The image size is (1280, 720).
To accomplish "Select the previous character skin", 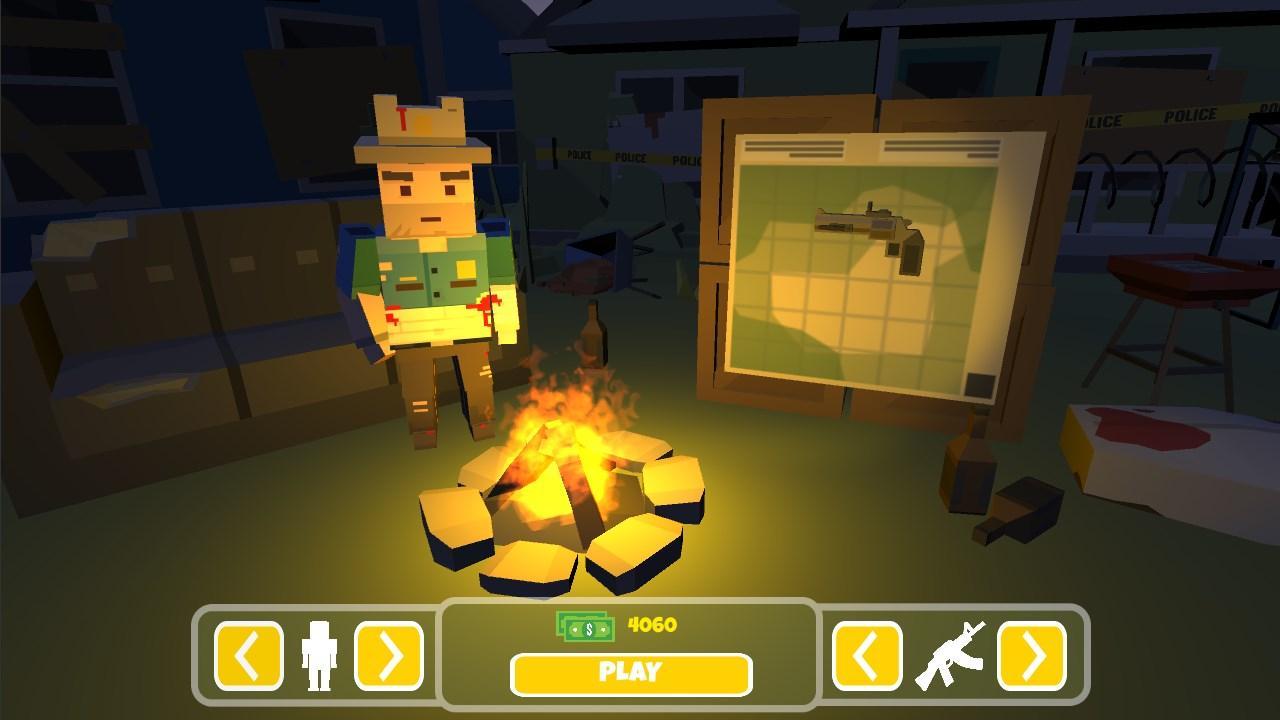I will point(248,656).
